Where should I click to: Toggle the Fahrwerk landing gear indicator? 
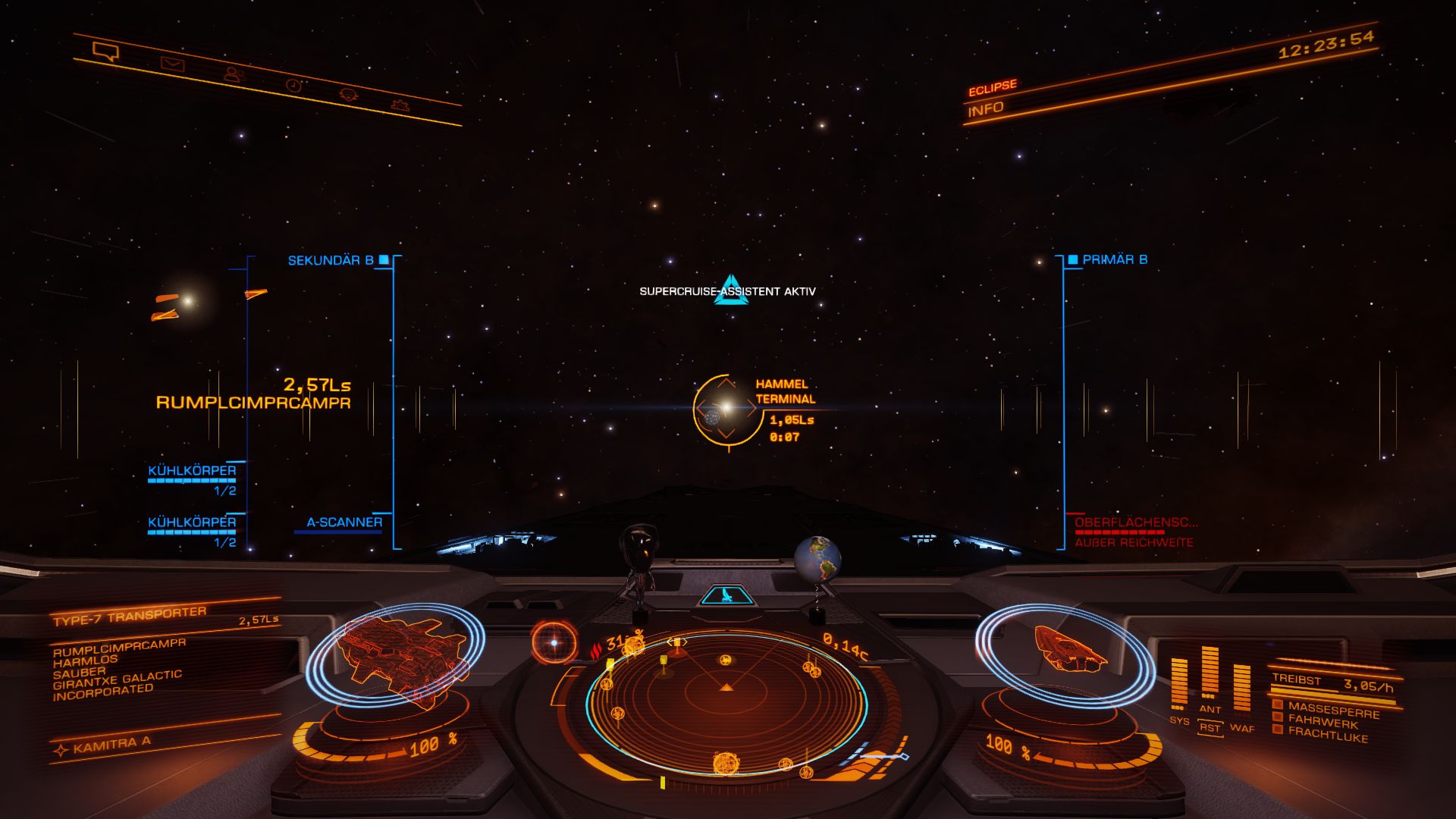tap(1323, 722)
